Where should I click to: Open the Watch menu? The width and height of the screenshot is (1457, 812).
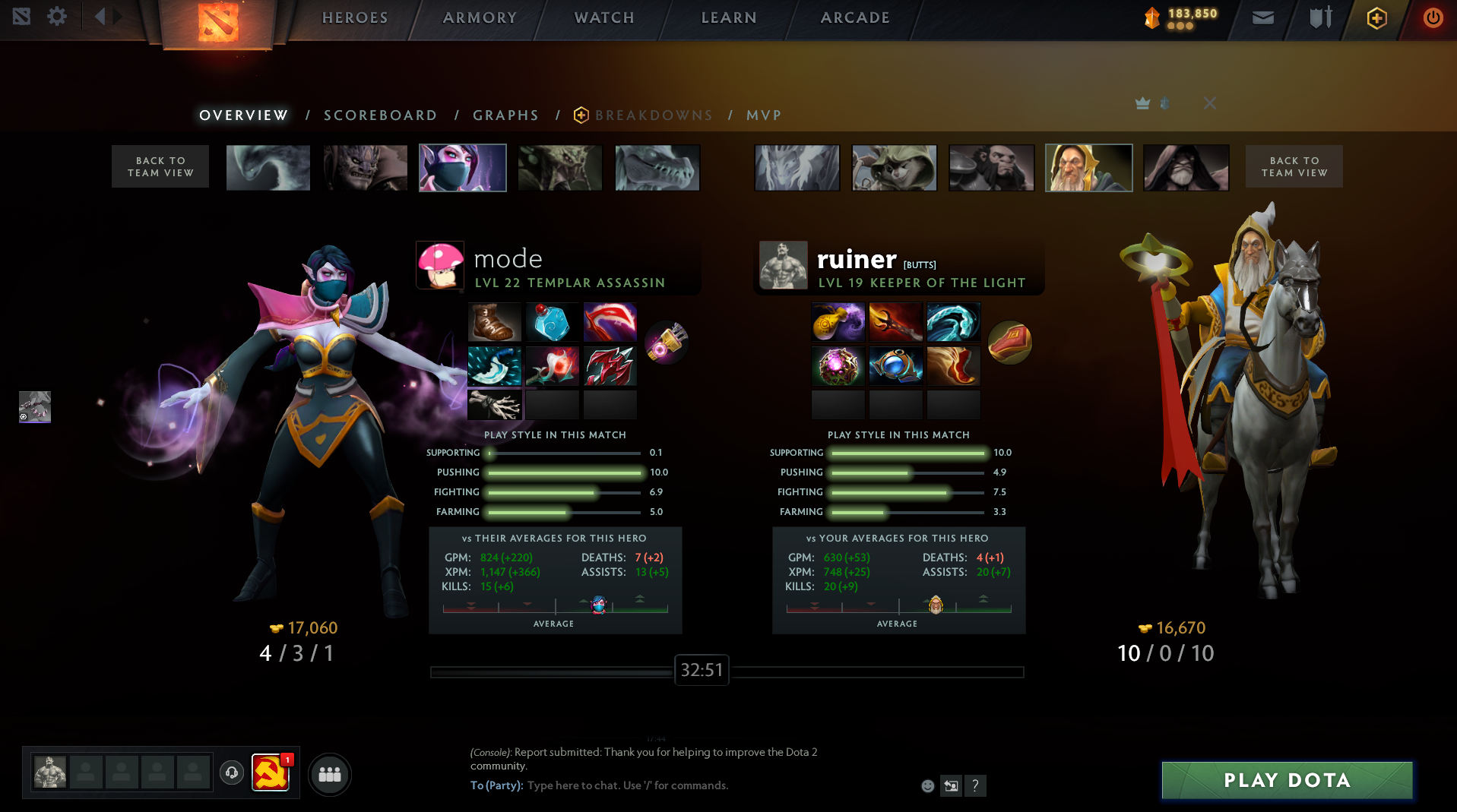tap(604, 17)
